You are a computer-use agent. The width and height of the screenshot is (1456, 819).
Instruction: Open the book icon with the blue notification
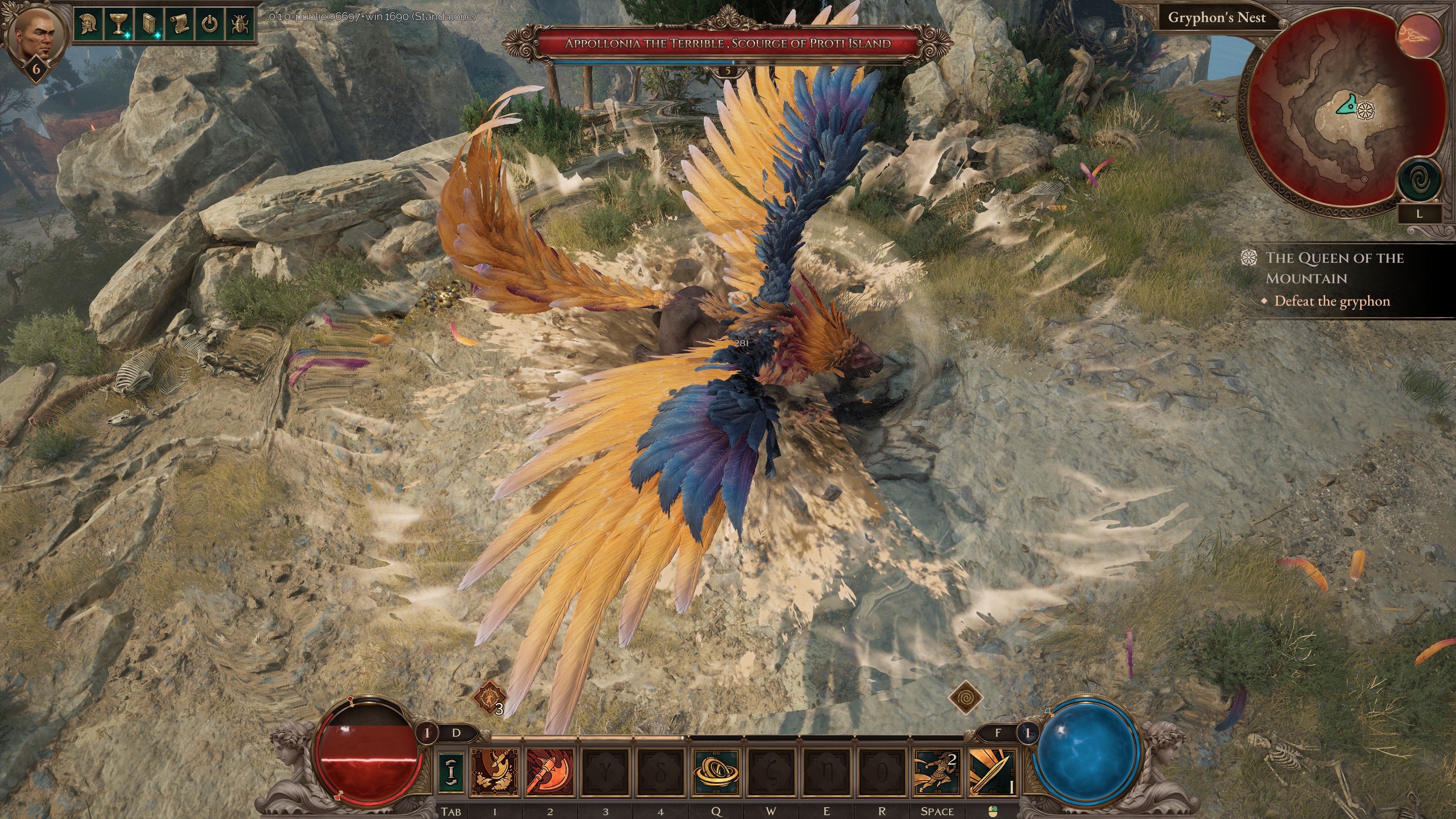[149, 23]
